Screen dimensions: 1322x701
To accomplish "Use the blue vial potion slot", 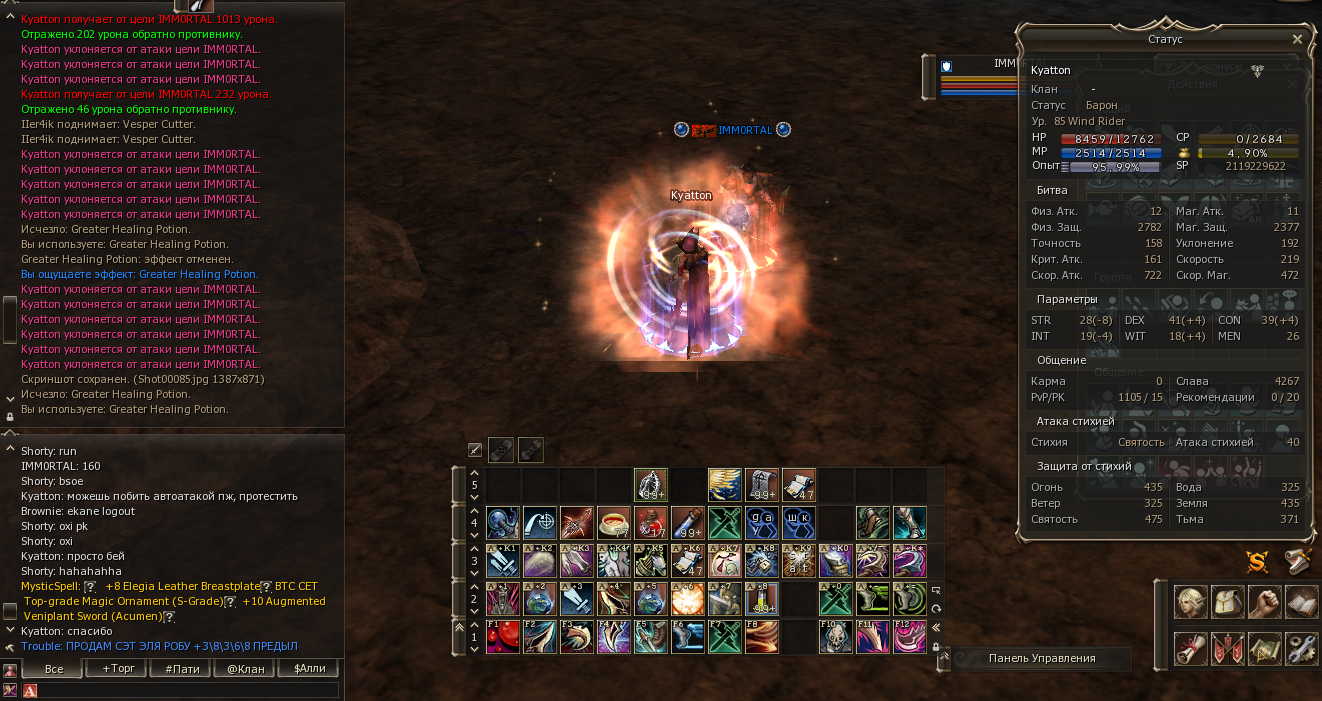I will (687, 523).
